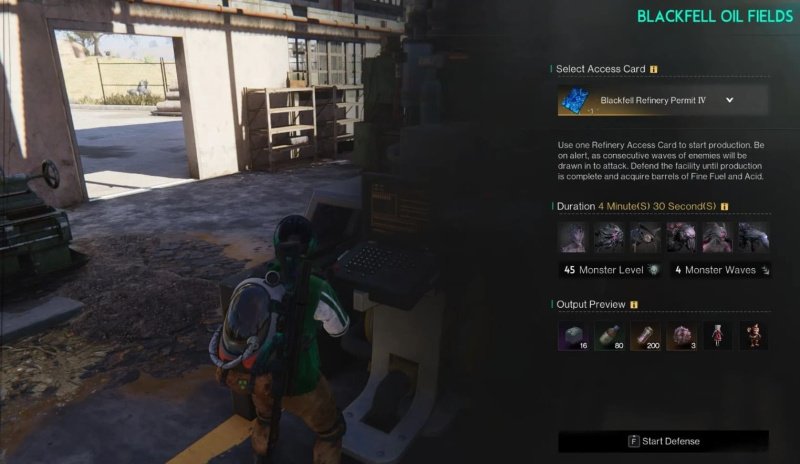Choose the output reward showing quantity 3

pyautogui.click(x=681, y=336)
